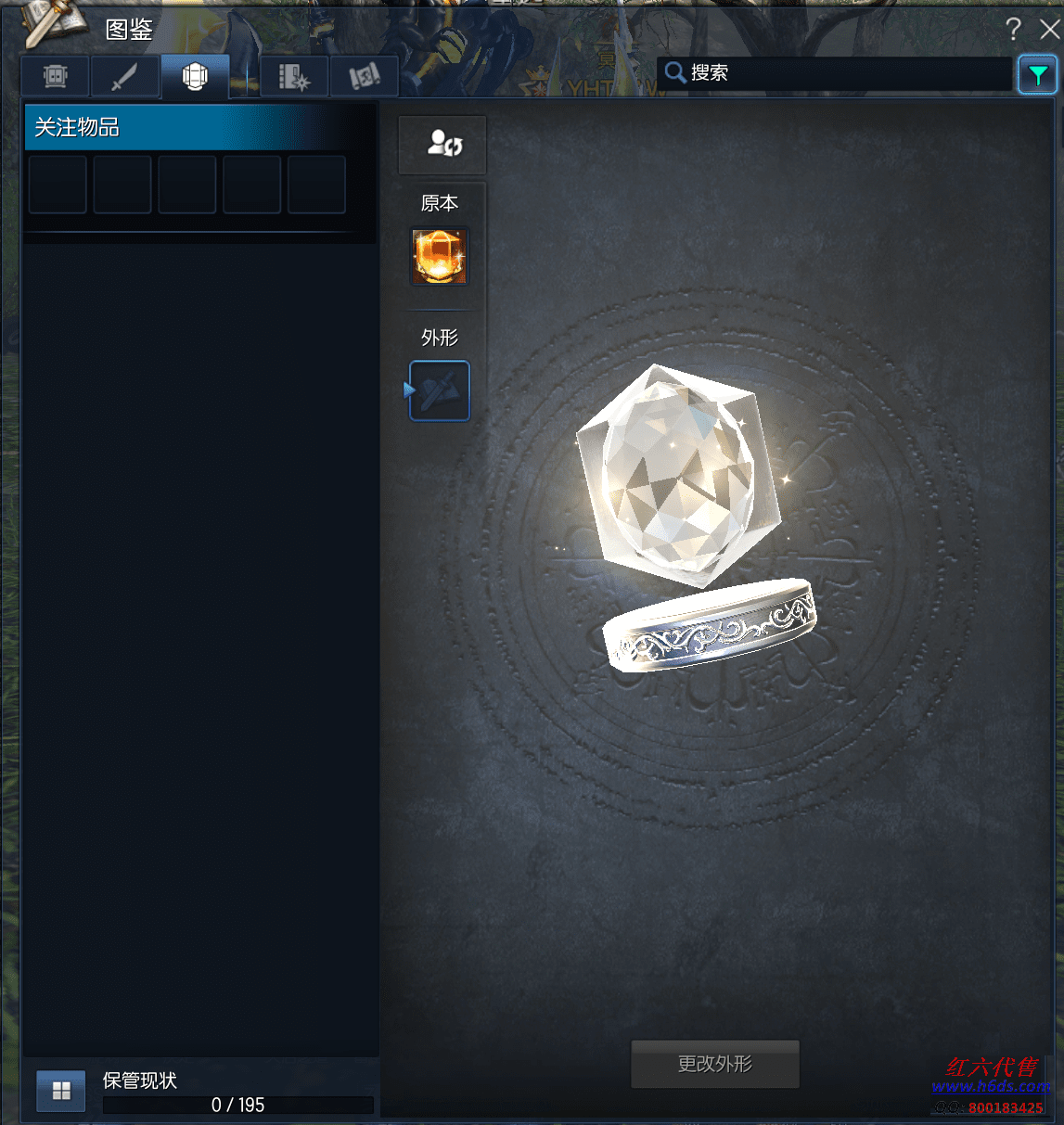Click the grid view button beside 保管现状
1064x1125 pixels.
[61, 1091]
